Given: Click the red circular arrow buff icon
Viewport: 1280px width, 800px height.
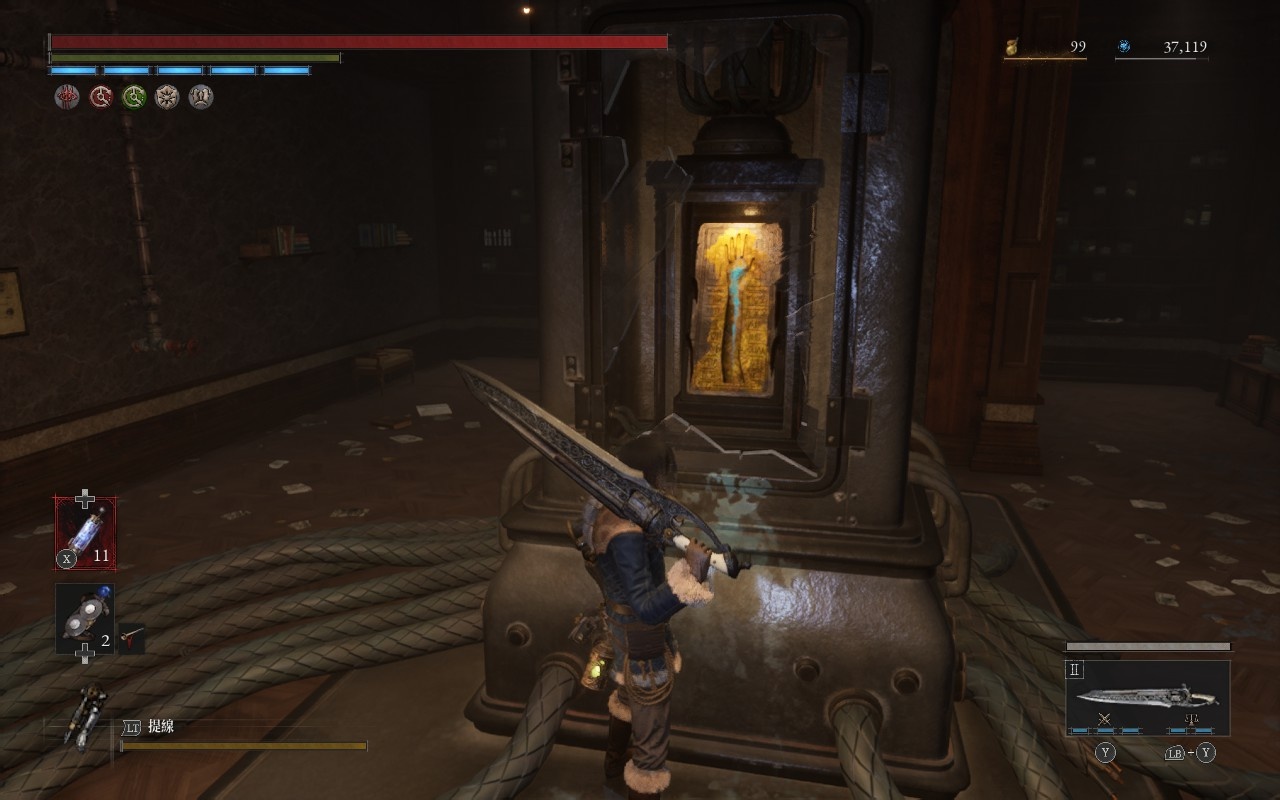Looking at the screenshot, I should 101,97.
